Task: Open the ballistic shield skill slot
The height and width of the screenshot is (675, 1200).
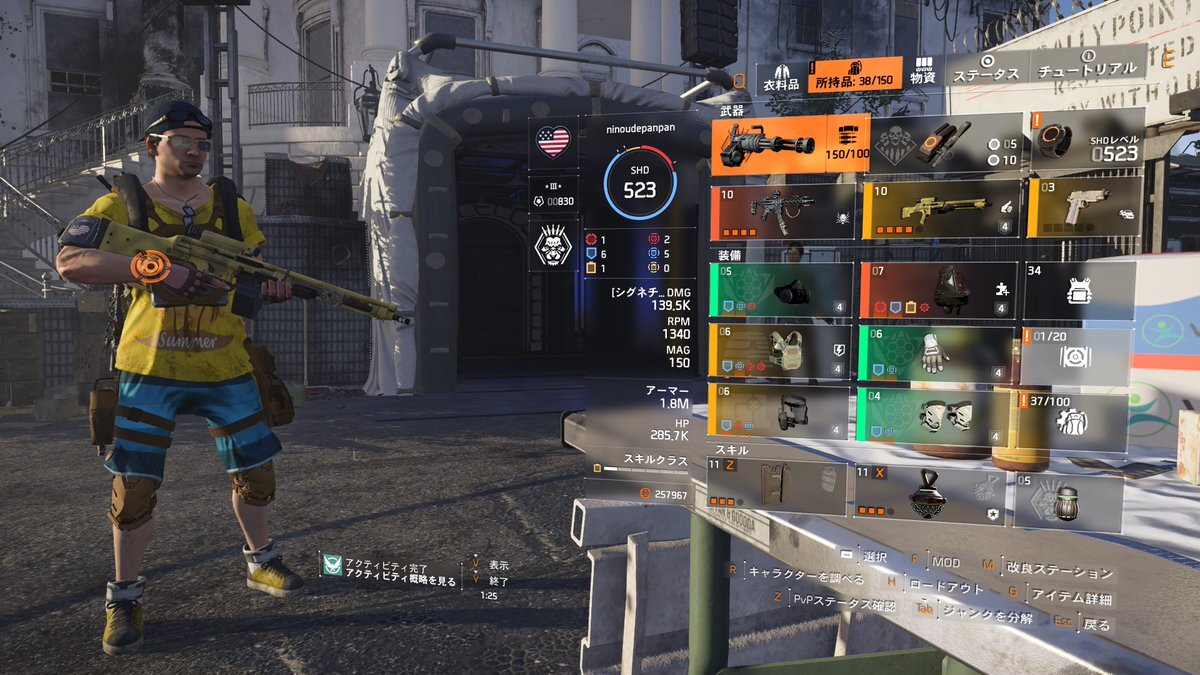Action: click(x=776, y=486)
